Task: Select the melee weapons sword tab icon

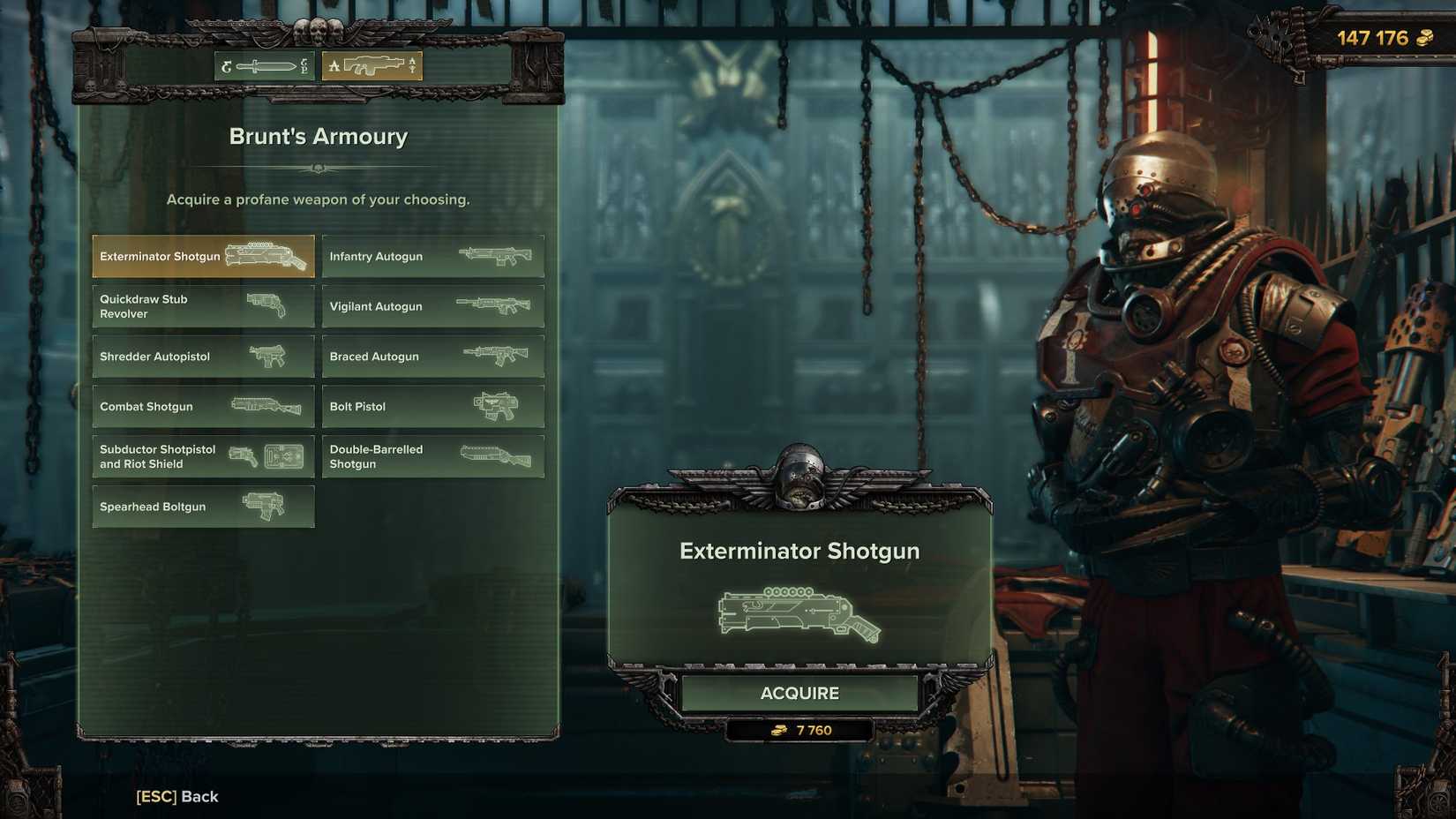Action: [263, 64]
